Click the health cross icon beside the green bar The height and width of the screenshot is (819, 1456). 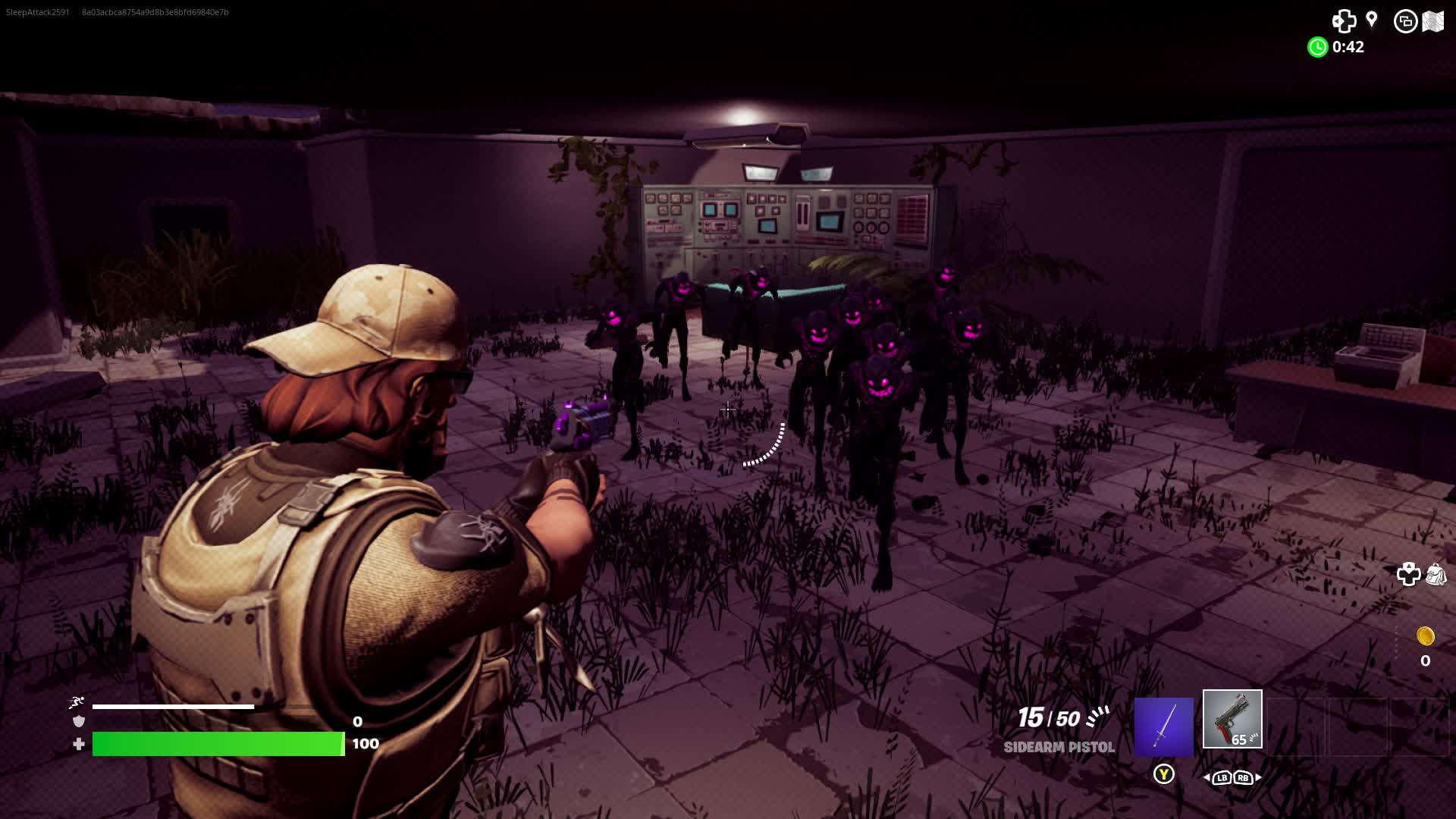click(77, 744)
